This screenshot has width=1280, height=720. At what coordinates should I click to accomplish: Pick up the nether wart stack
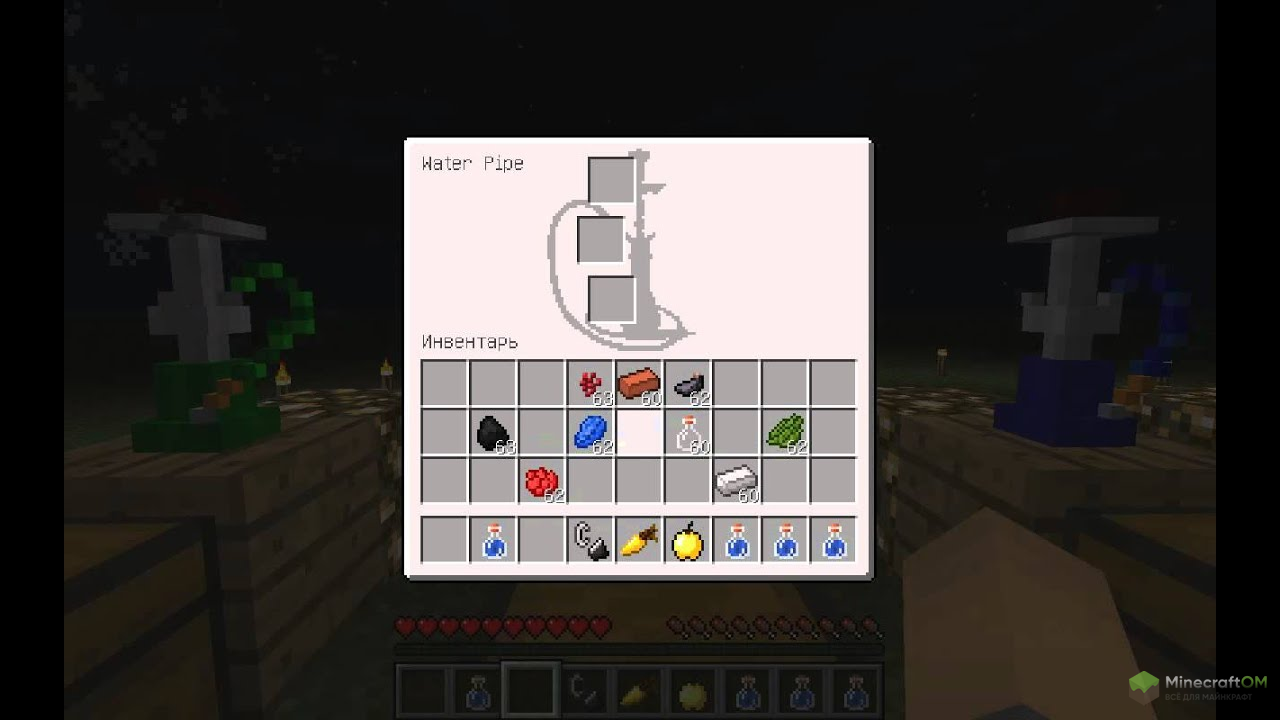[590, 384]
